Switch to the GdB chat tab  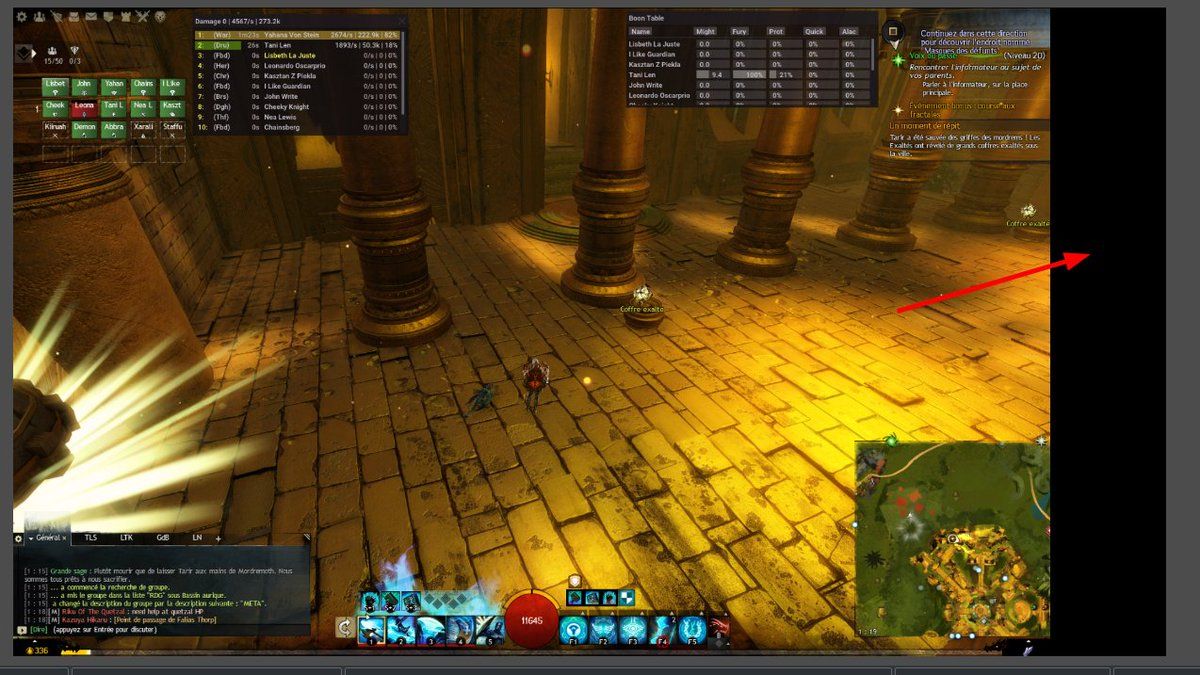[163, 538]
